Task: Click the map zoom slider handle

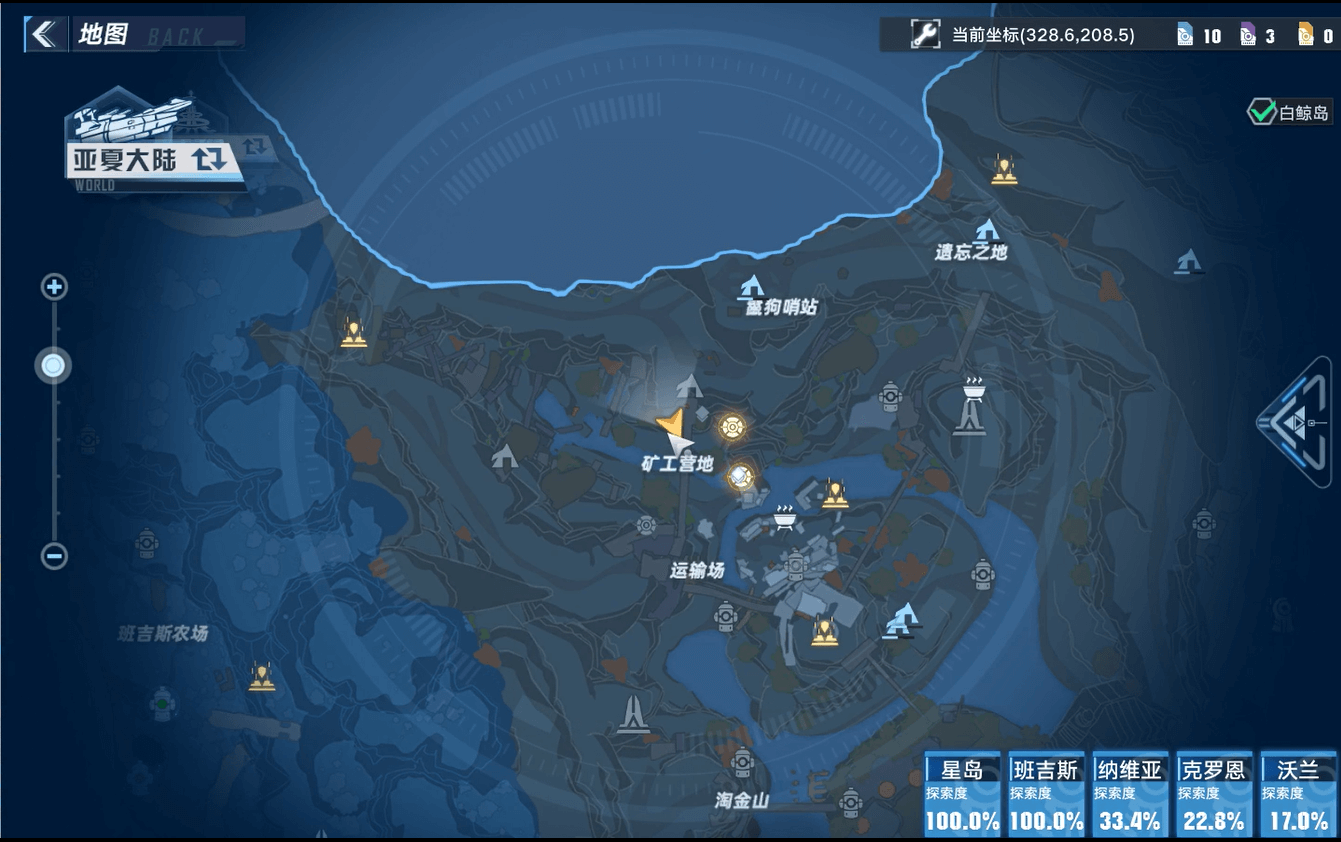Action: (54, 366)
